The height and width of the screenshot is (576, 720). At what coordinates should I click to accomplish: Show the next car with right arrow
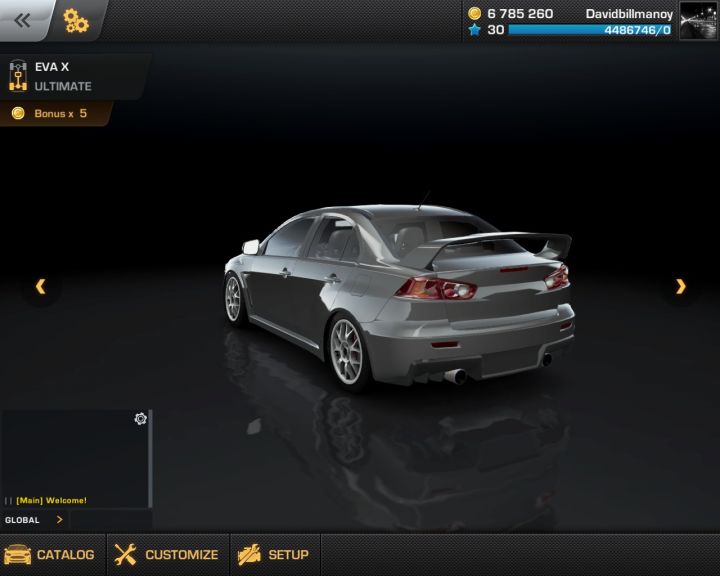[x=681, y=287]
